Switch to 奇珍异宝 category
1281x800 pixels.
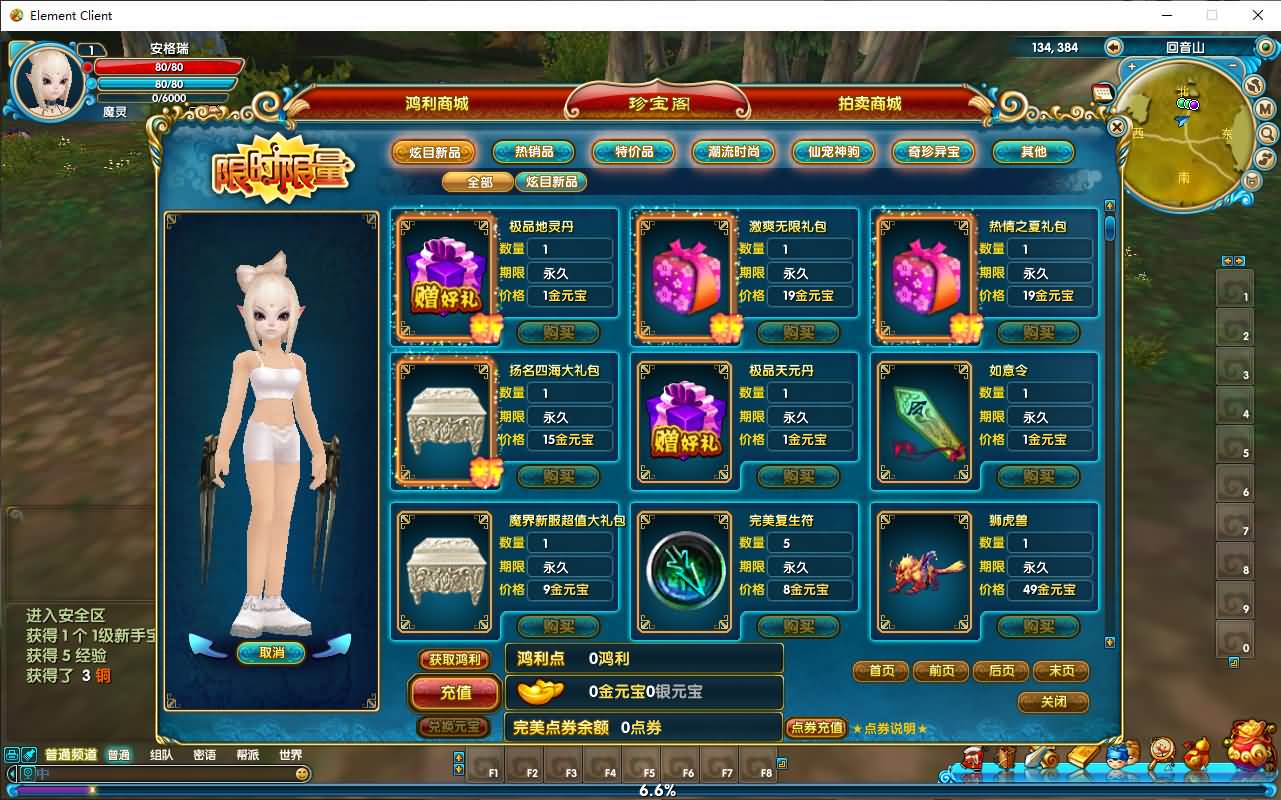click(x=933, y=152)
